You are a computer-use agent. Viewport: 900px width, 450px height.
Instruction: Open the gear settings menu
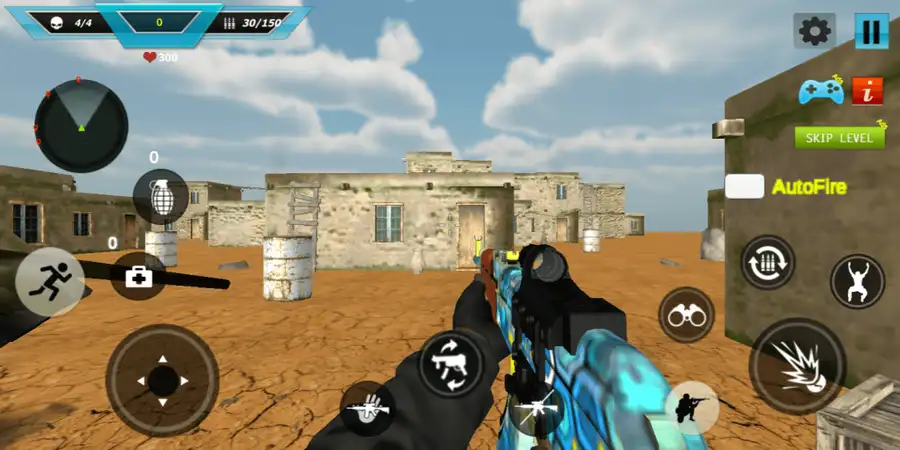coord(814,31)
